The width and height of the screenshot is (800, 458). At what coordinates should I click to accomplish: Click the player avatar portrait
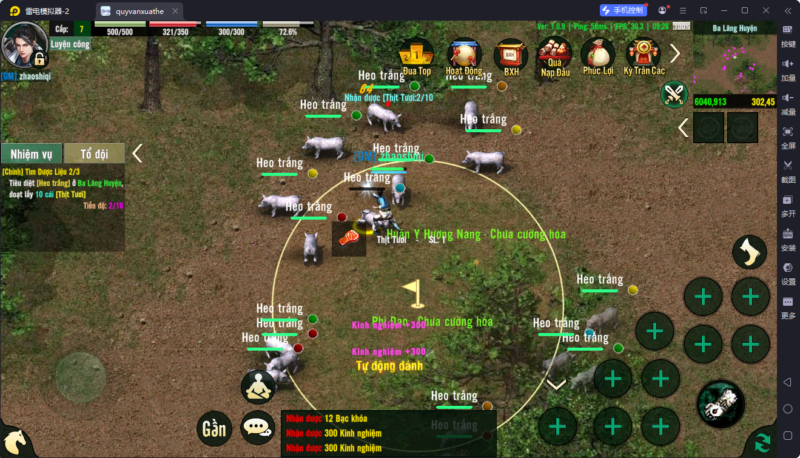coord(24,44)
